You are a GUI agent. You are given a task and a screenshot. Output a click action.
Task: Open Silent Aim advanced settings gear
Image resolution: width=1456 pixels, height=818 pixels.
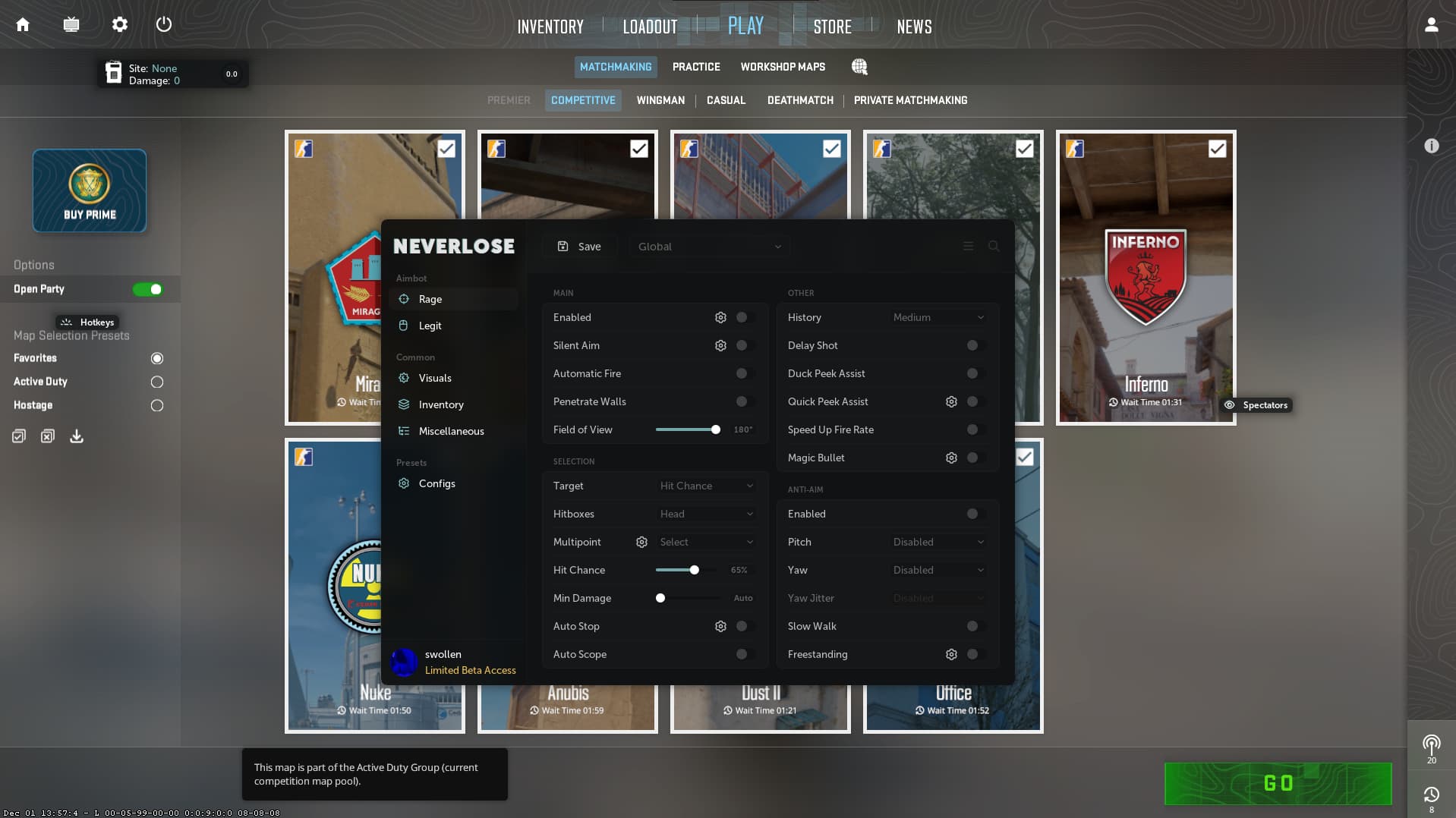pos(720,345)
